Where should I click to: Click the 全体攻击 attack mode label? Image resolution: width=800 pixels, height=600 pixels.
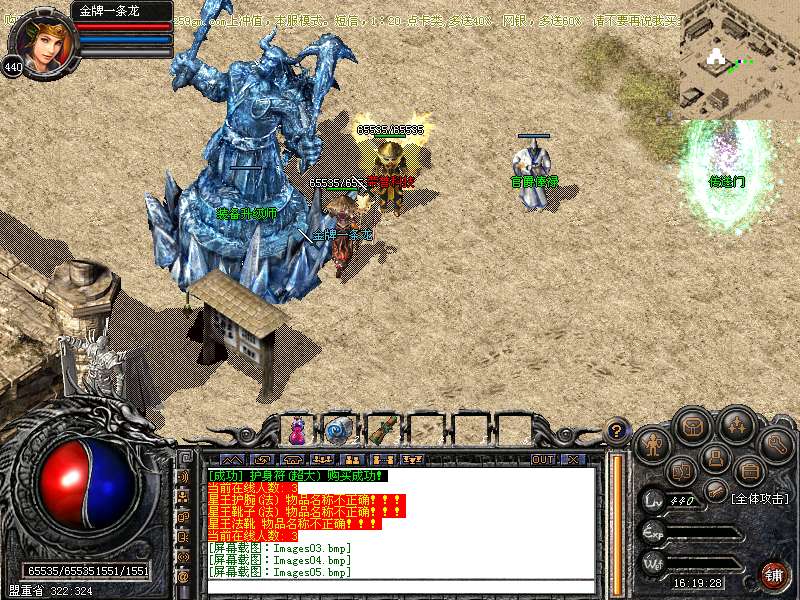coord(760,497)
